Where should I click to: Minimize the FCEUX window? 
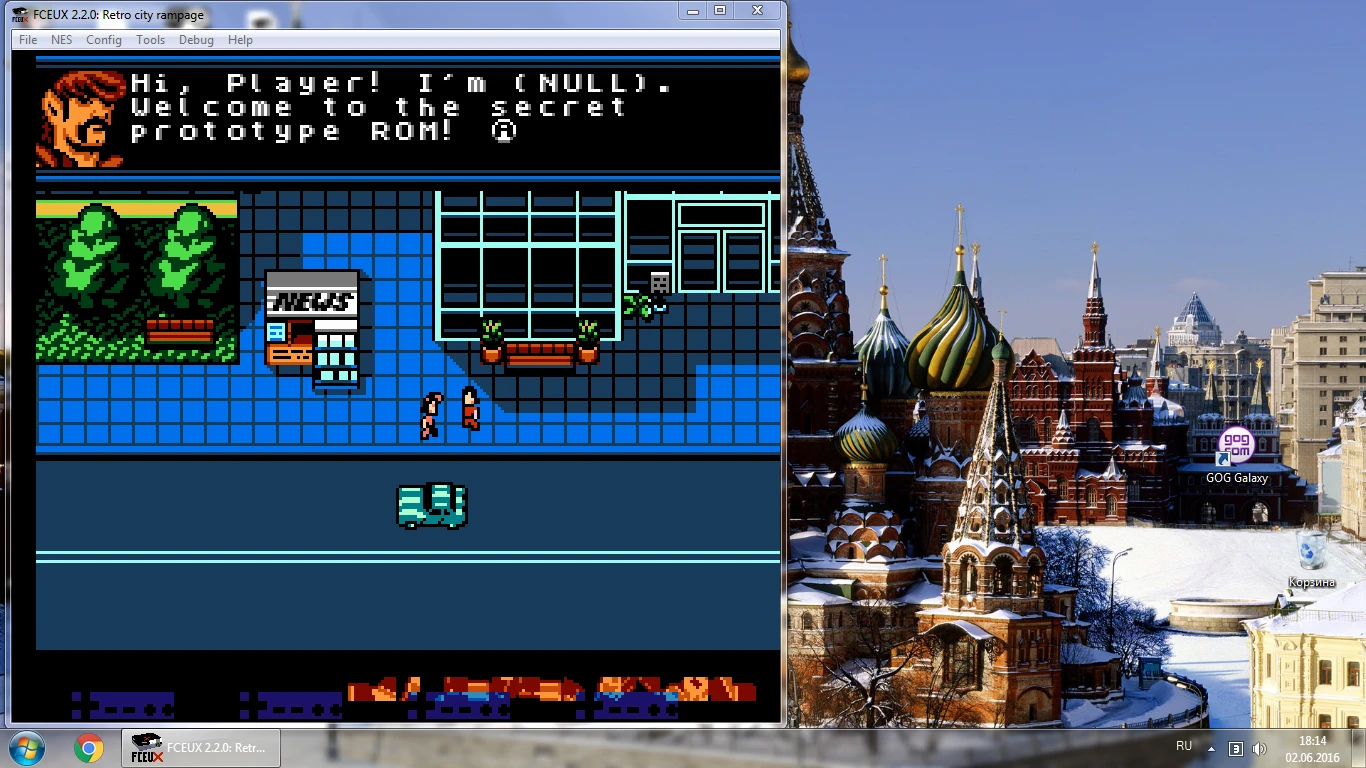pos(691,11)
